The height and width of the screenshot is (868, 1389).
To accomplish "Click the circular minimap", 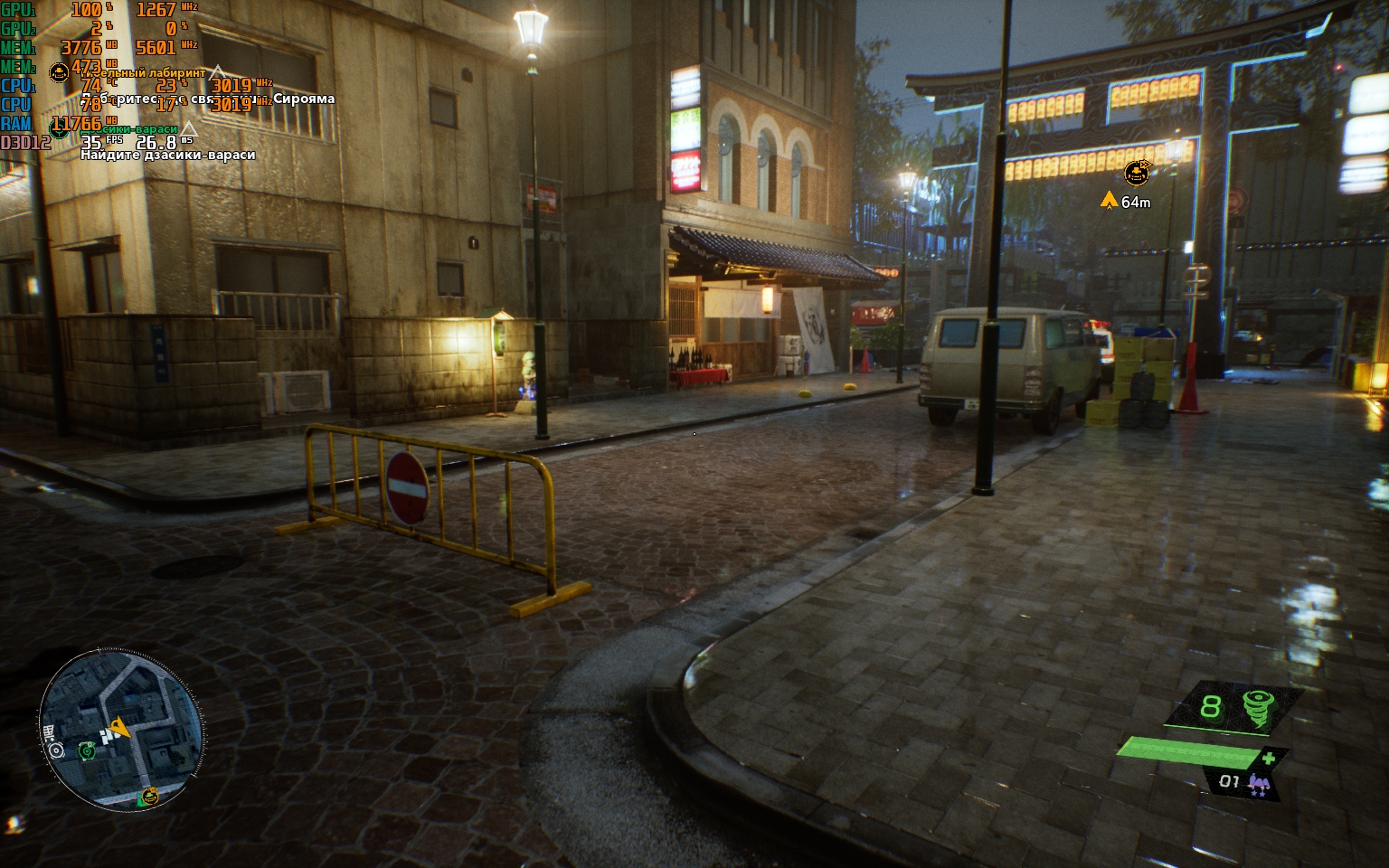I will tap(121, 728).
